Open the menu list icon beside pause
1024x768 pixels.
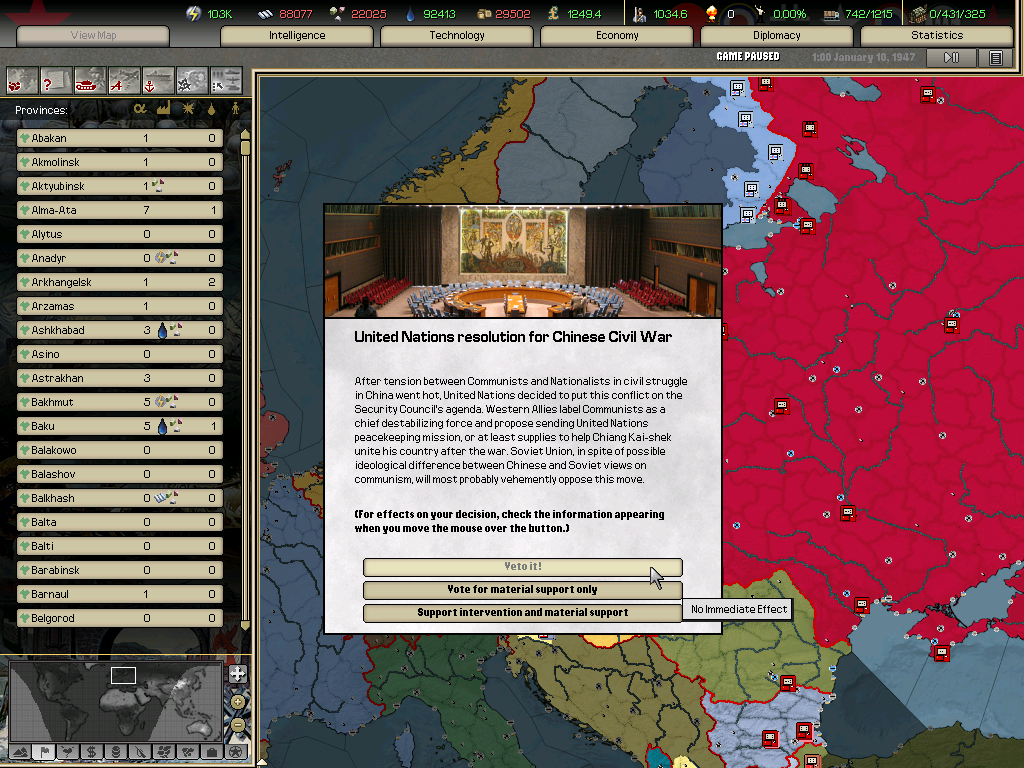point(996,58)
